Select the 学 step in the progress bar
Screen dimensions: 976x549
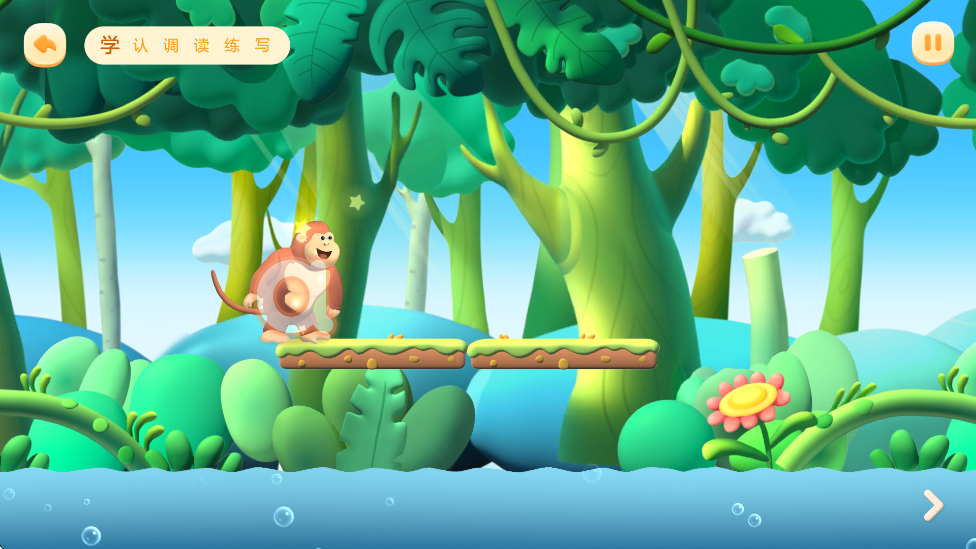point(110,45)
